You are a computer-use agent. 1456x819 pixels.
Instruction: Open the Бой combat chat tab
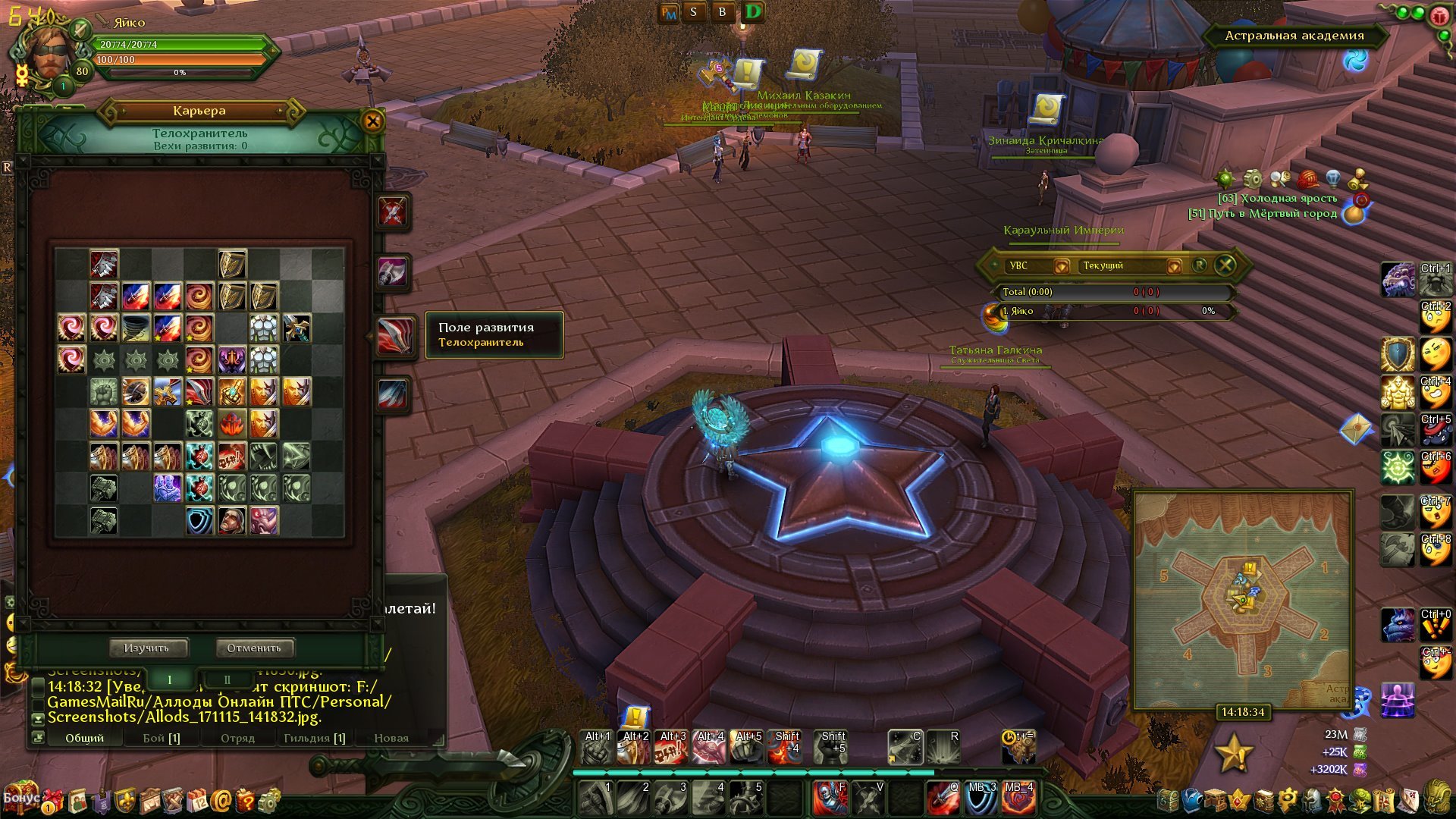(162, 738)
